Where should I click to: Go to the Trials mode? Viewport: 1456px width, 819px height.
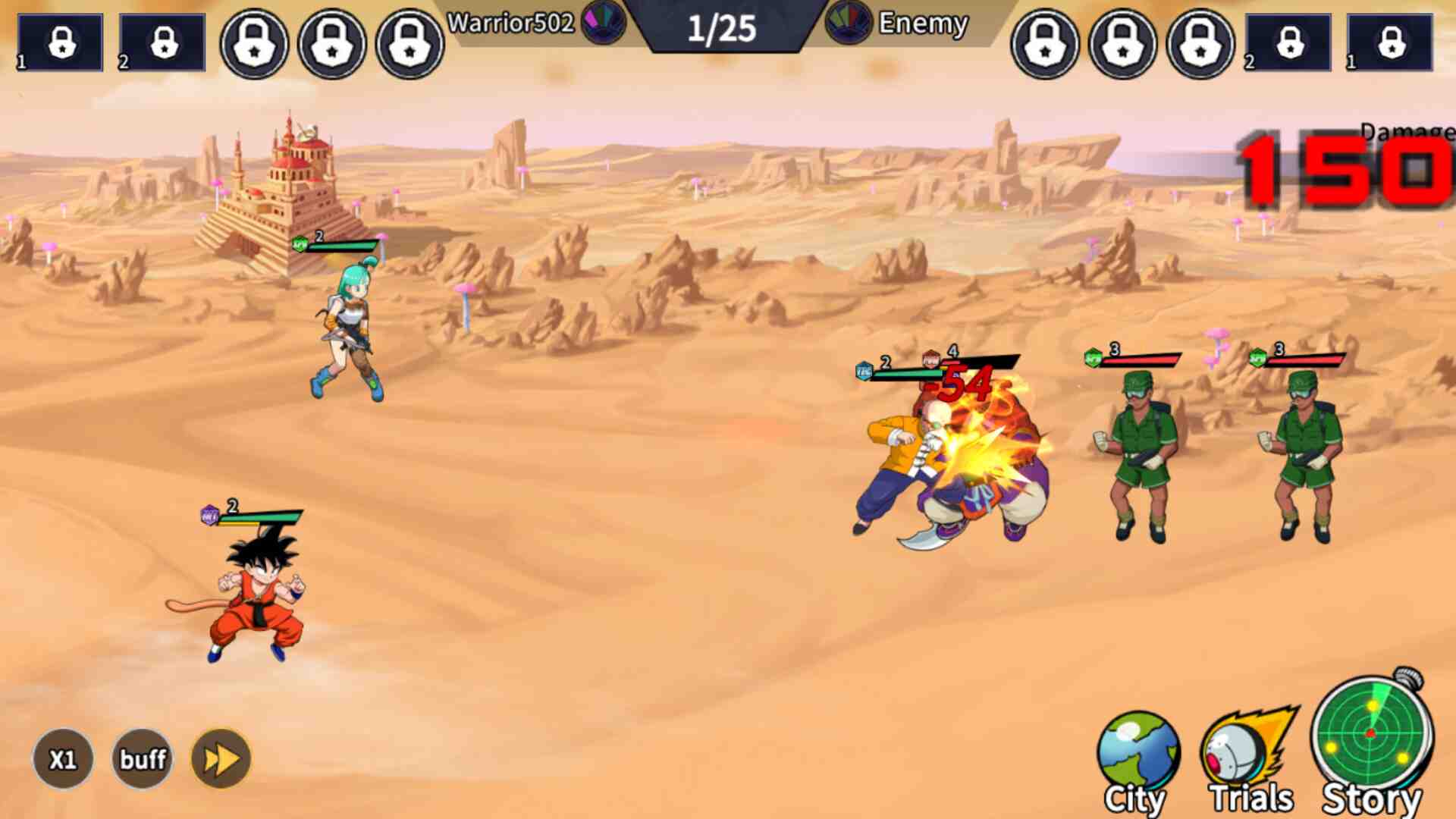pos(1250,761)
